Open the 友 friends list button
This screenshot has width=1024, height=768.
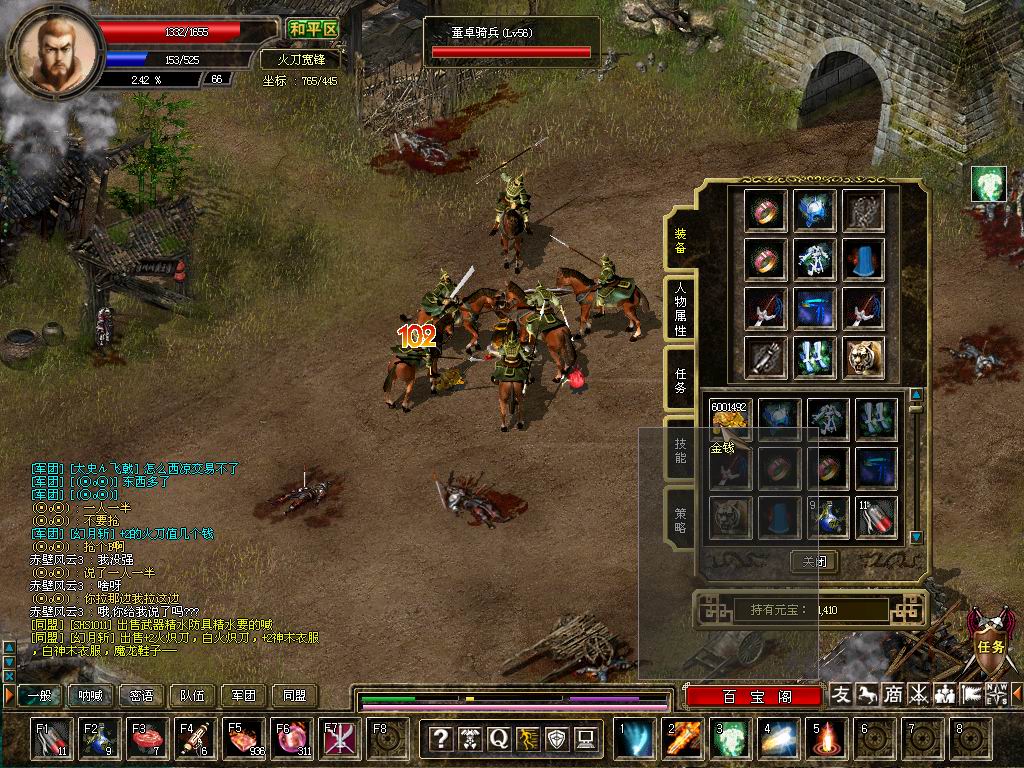point(842,694)
